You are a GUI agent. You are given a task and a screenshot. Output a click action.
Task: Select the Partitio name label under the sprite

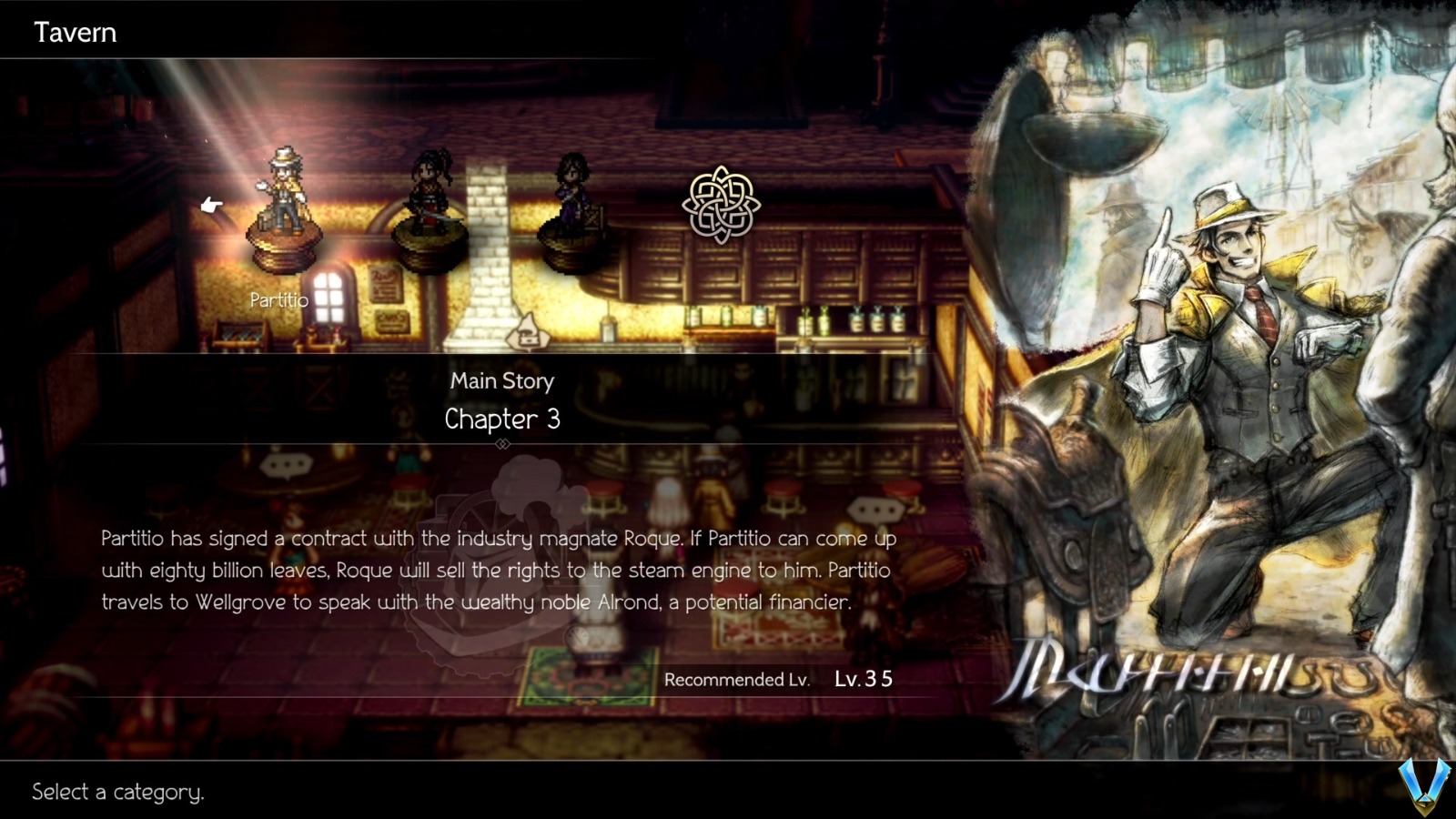click(x=278, y=299)
